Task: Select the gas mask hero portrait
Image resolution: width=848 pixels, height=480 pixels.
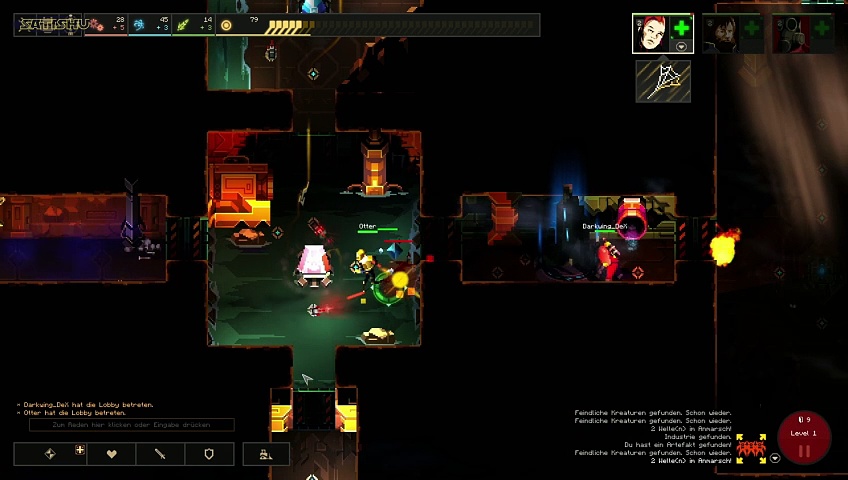Action: pos(790,32)
